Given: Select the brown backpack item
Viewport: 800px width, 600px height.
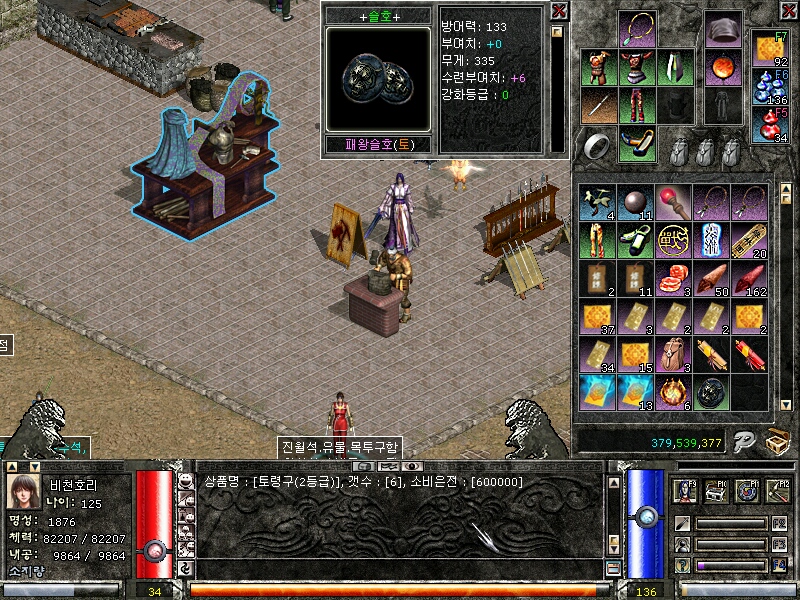Looking at the screenshot, I should tap(673, 354).
